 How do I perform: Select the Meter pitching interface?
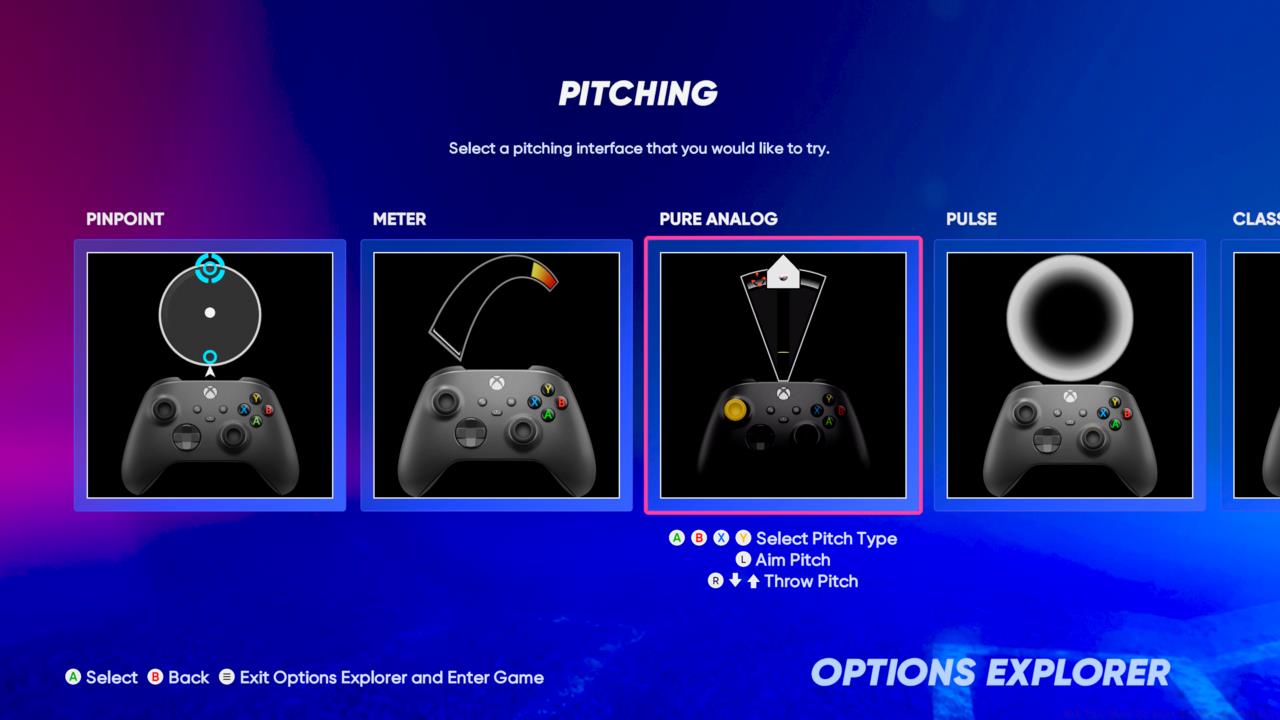[x=497, y=375]
